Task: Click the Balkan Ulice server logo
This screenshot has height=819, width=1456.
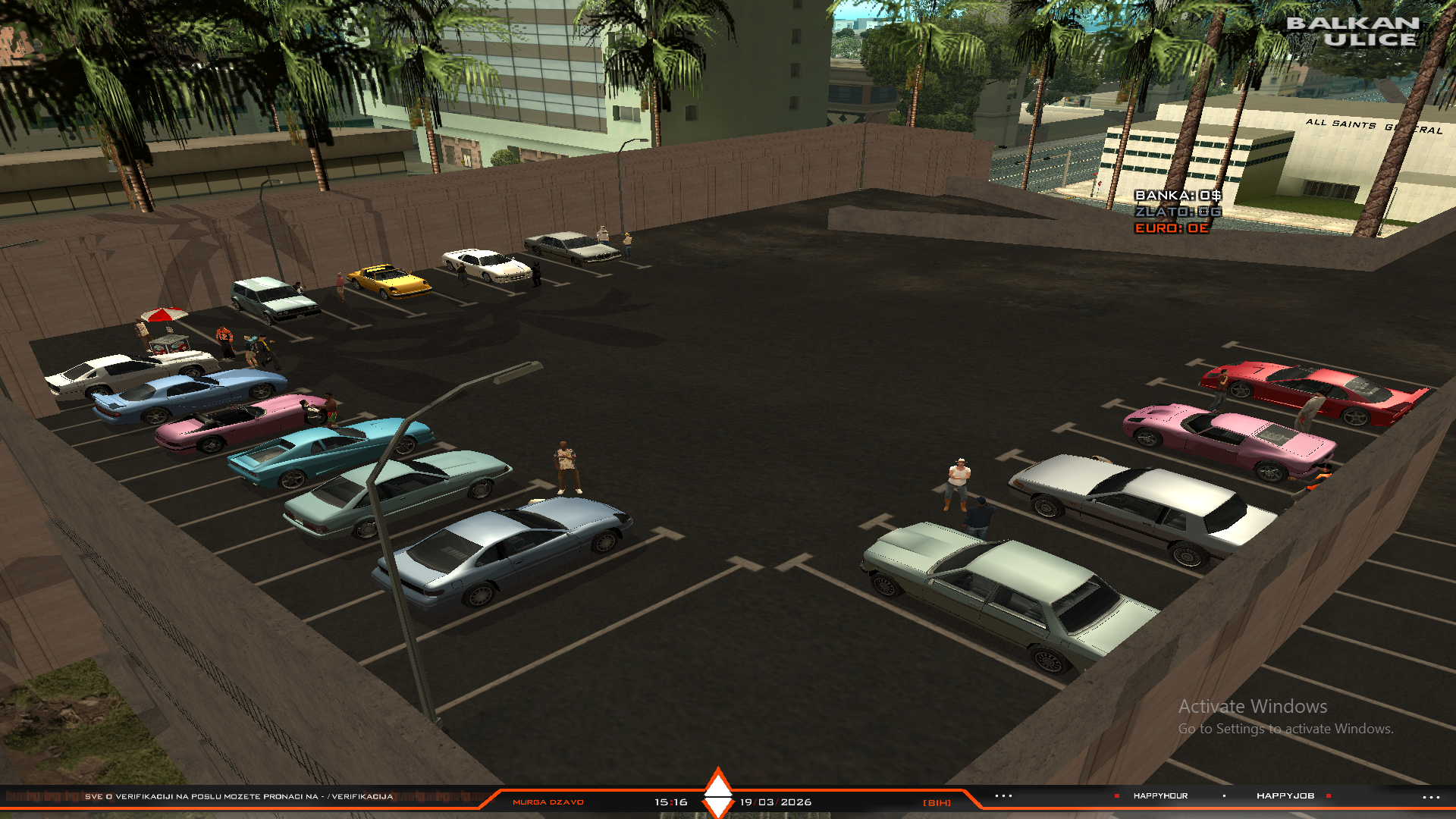Action: (x=1353, y=32)
